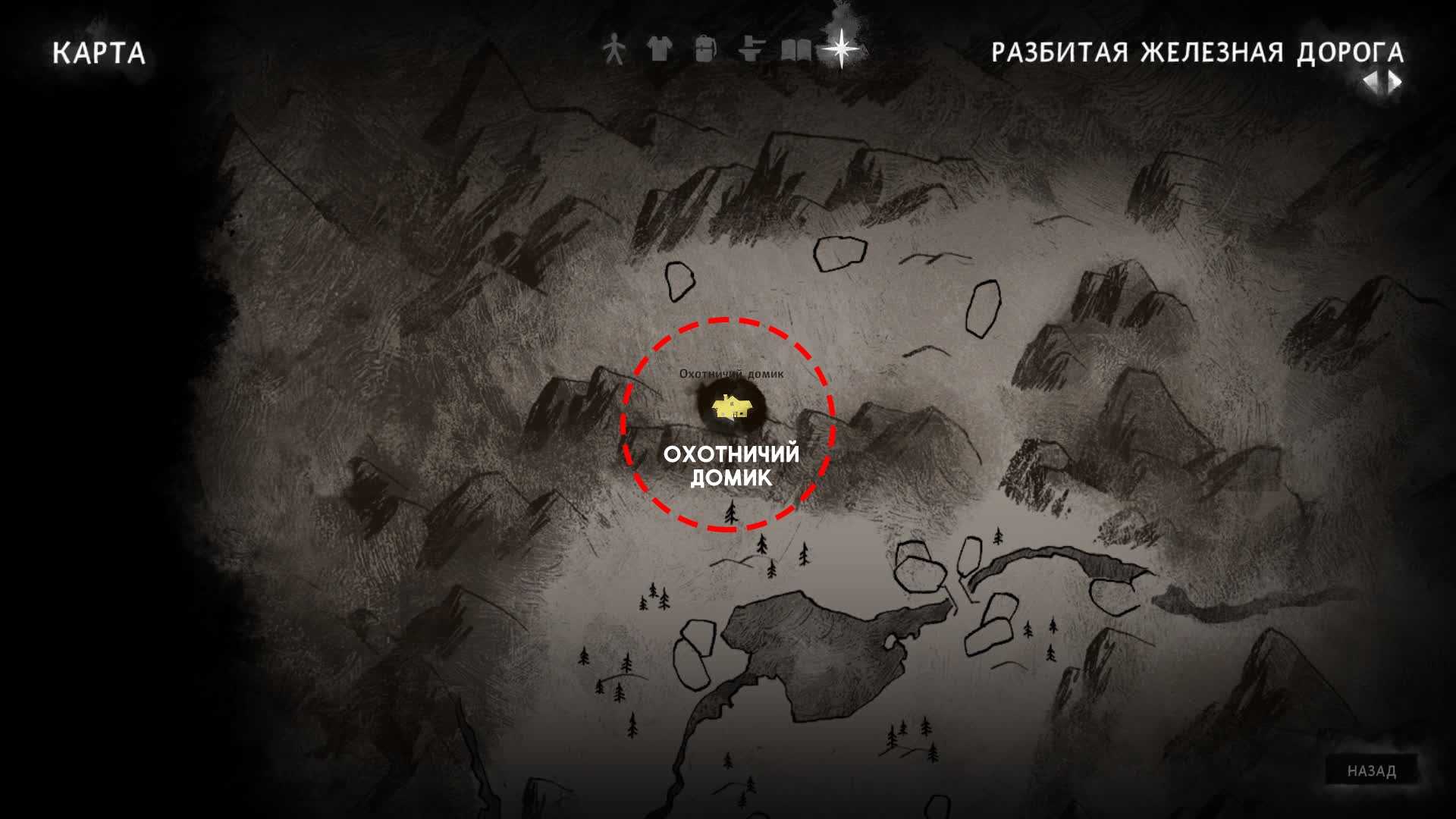This screenshot has height=819, width=1456.
Task: Select the yellow hunting lodge map marker
Action: [732, 408]
